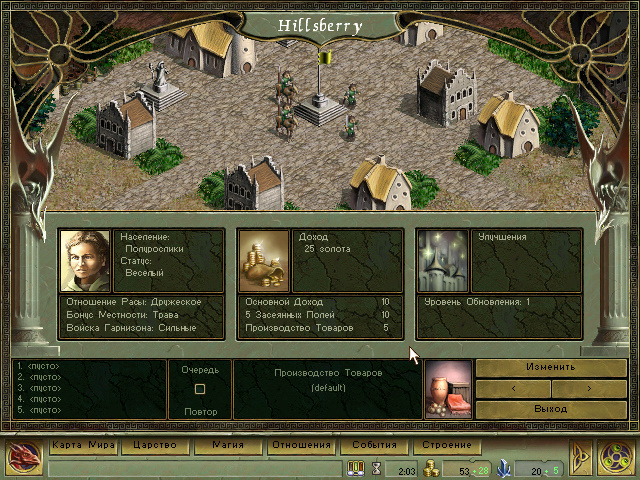Open the Царство menu
The height and width of the screenshot is (480, 640).
pyautogui.click(x=154, y=445)
